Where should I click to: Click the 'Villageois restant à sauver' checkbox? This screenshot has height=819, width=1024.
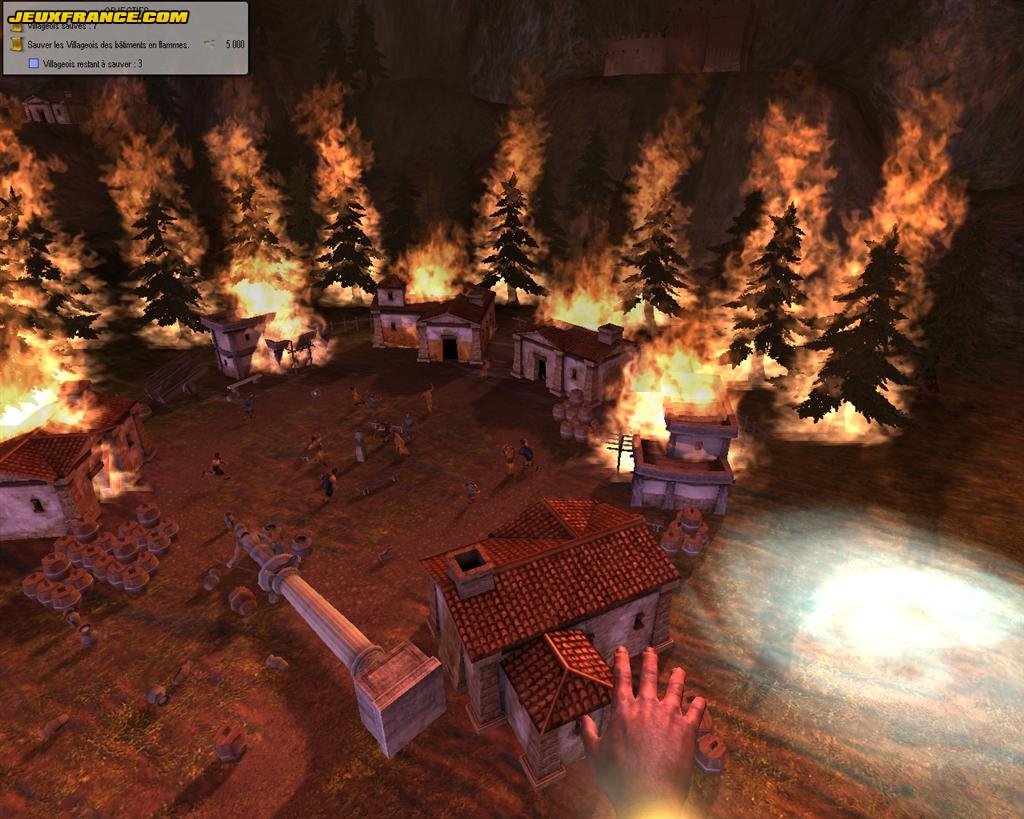point(33,63)
